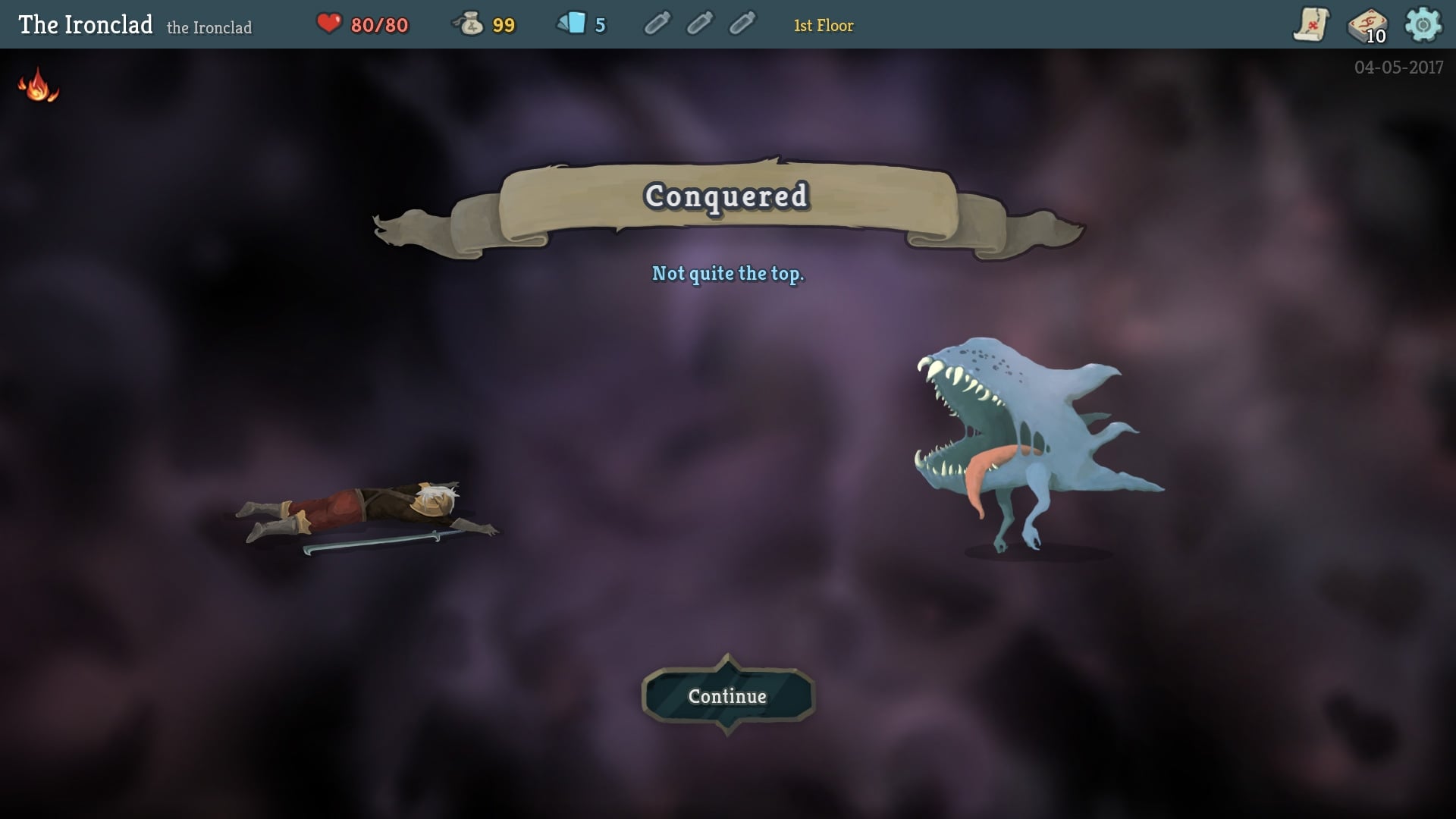
Task: Select the second empty potion slot
Action: tap(699, 24)
